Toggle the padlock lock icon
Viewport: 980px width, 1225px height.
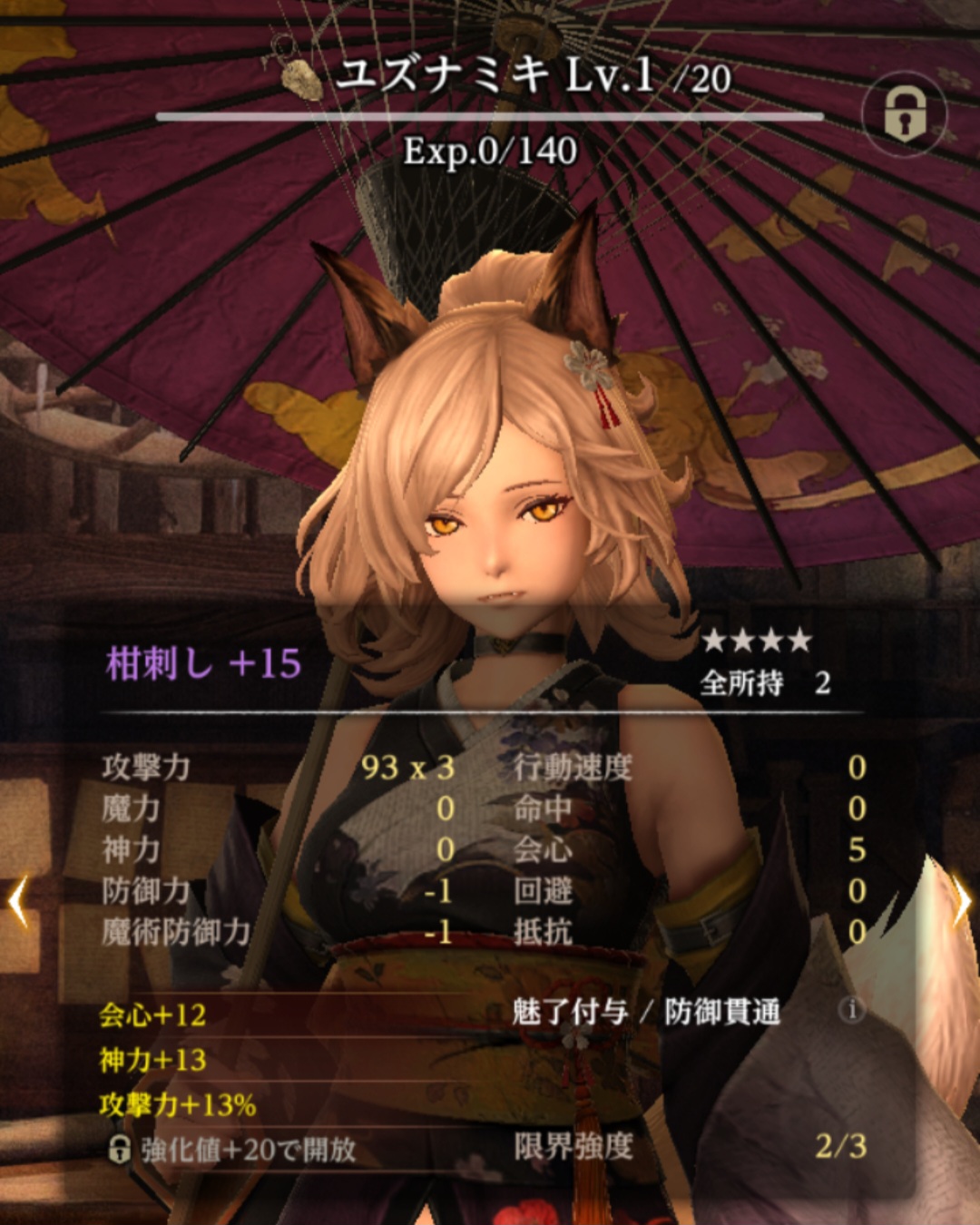pos(904,114)
